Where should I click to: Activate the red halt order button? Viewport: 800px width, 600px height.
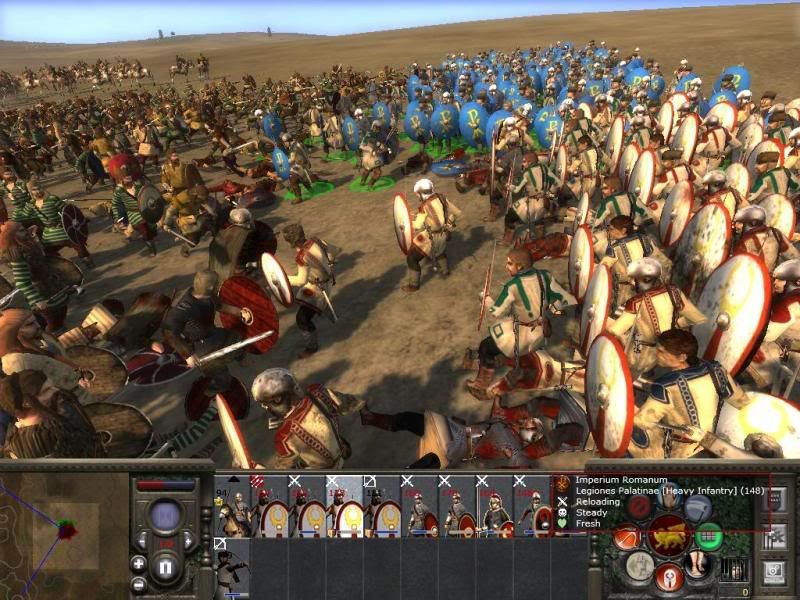coord(639,506)
